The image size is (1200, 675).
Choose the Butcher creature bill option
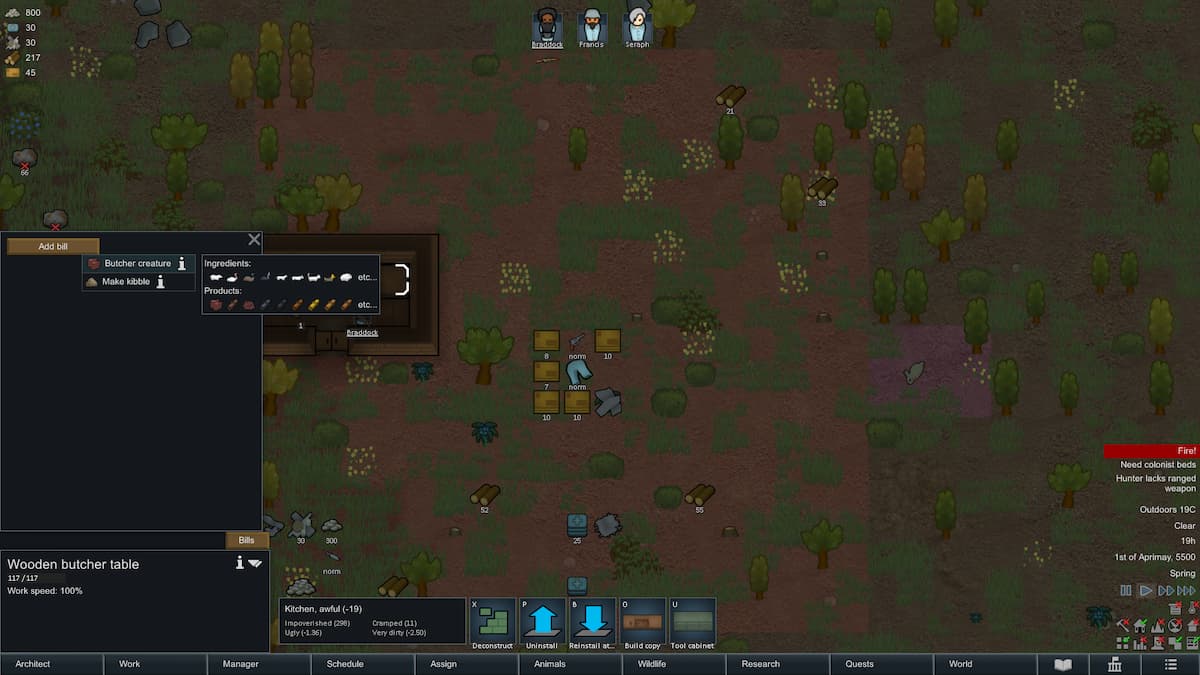click(137, 264)
